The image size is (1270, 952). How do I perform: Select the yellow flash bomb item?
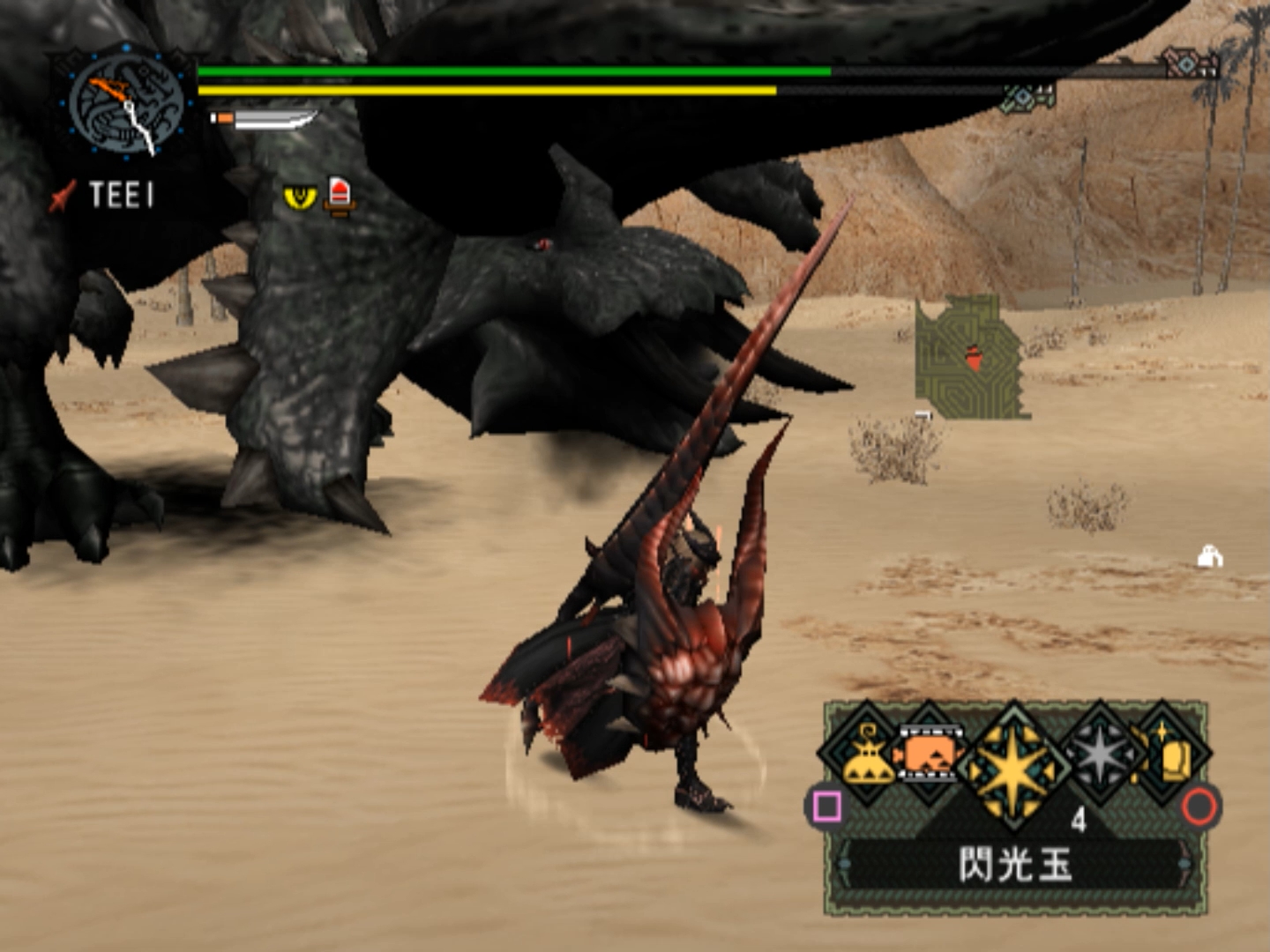click(x=1014, y=765)
